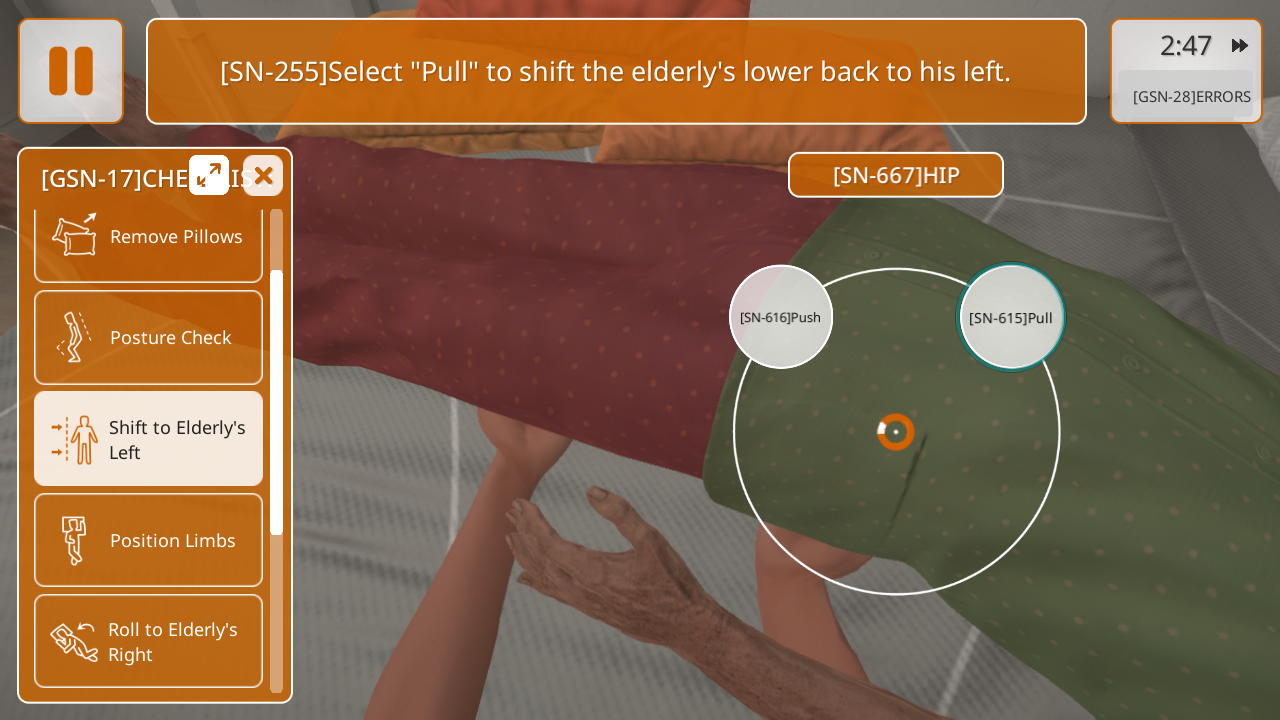1280x720 pixels.
Task: Open the Errors panel
Action: (1190, 97)
